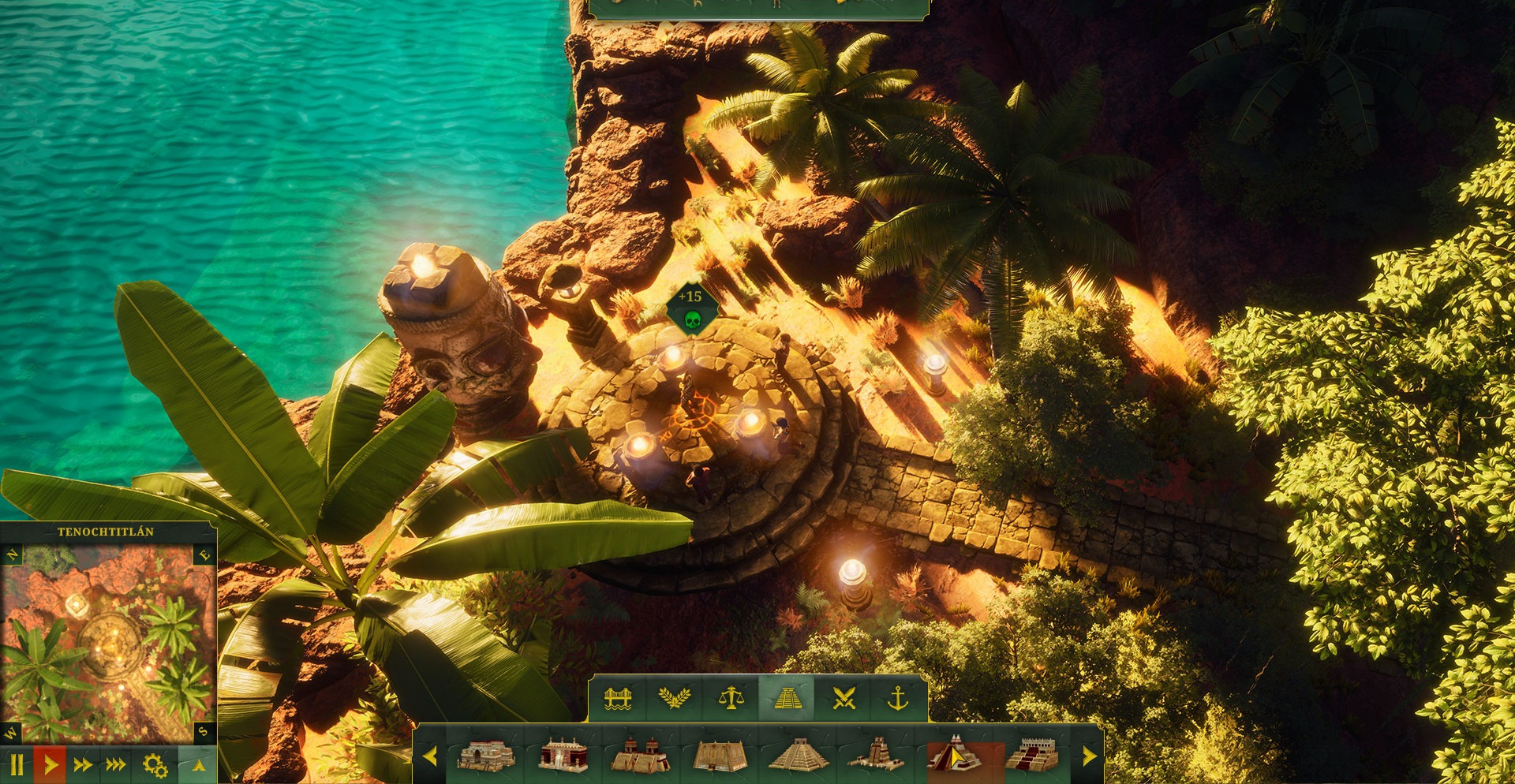The height and width of the screenshot is (784, 1515).
Task: Set game speed to normal play
Action: pos(50,764)
